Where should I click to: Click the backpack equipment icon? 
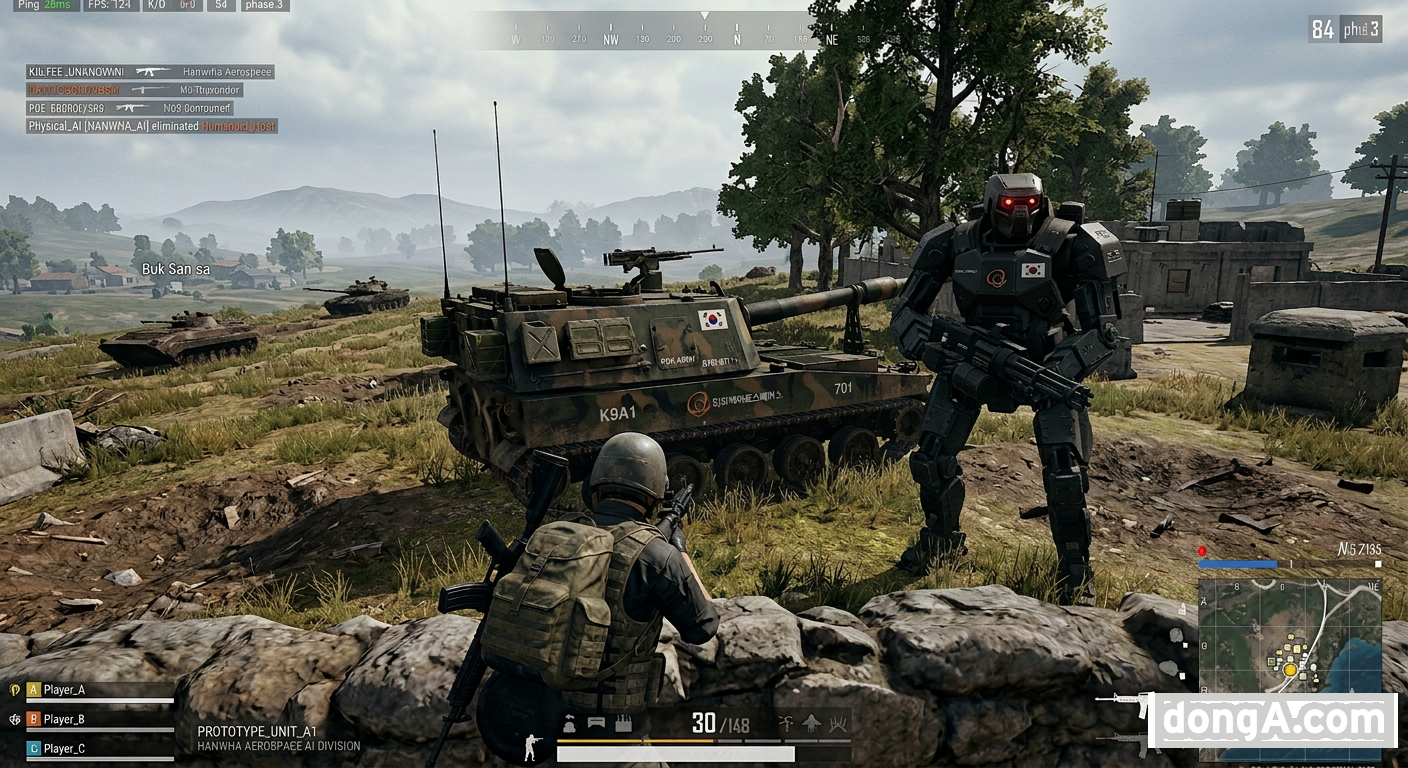click(x=623, y=724)
